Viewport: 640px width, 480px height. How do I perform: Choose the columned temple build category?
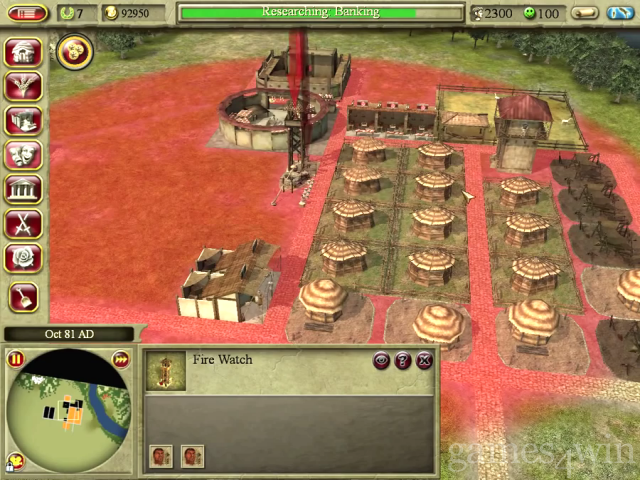tap(22, 190)
